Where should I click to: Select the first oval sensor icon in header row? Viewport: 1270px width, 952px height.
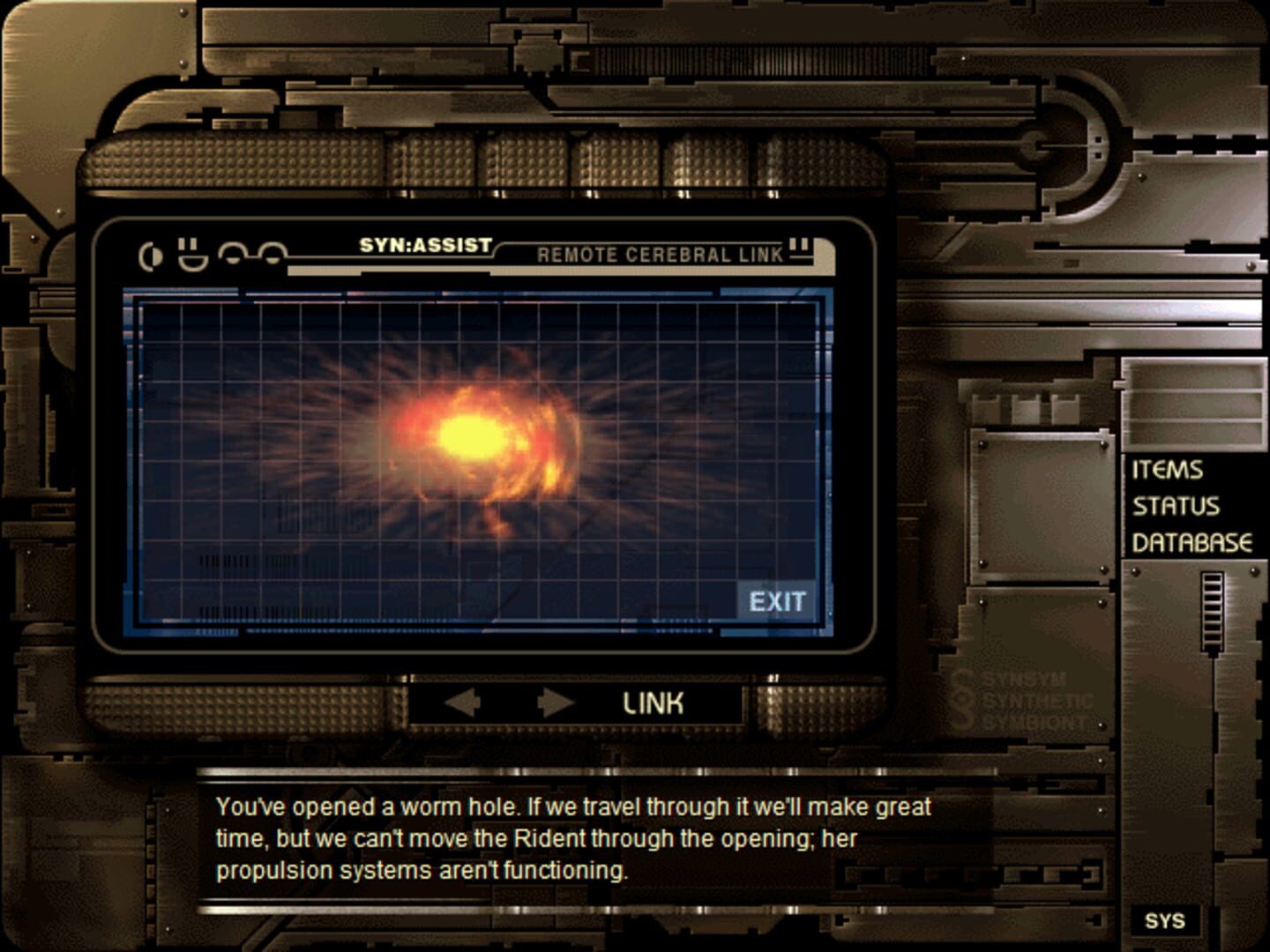point(231,256)
